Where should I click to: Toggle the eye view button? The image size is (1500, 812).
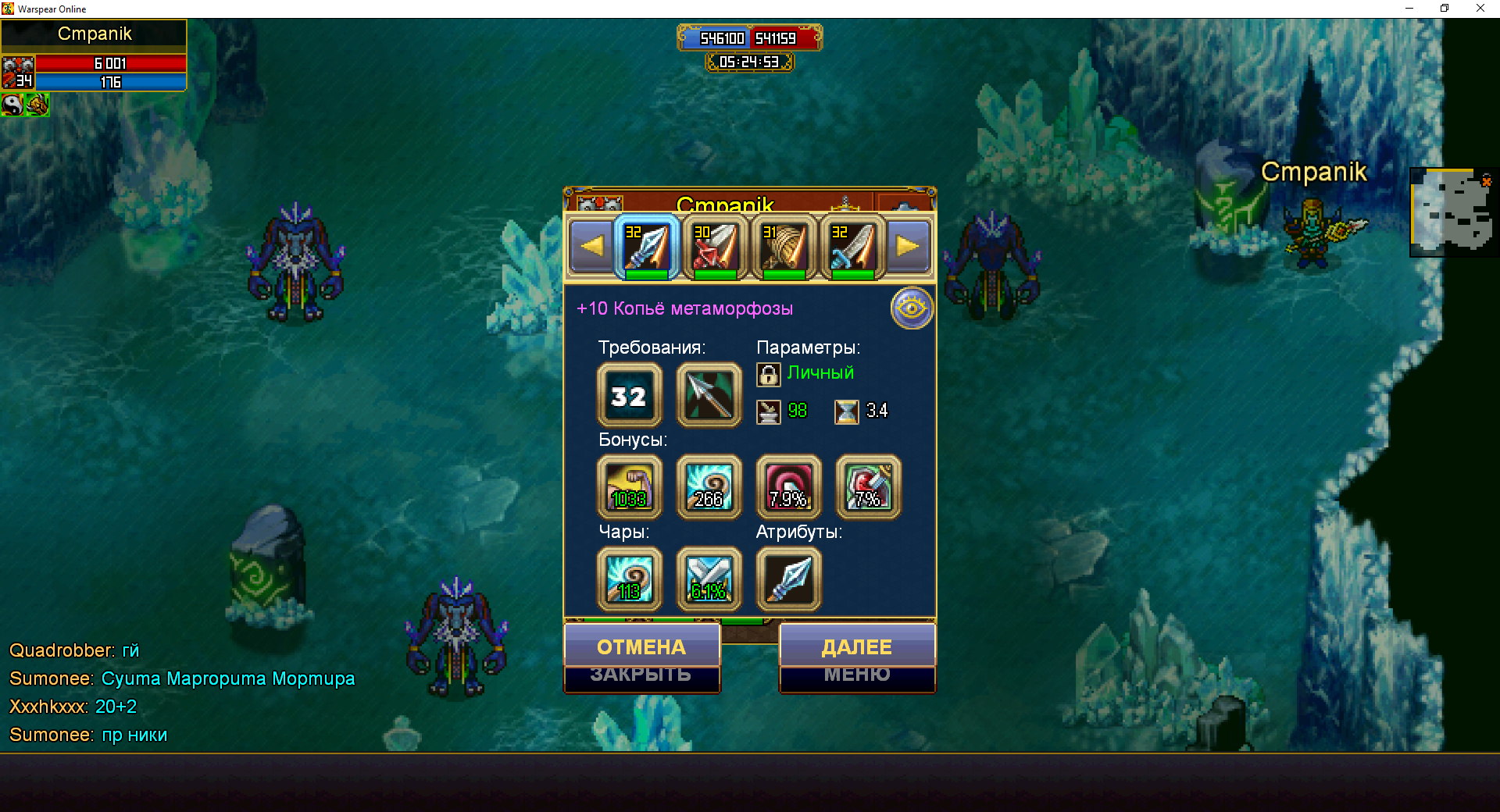[911, 308]
